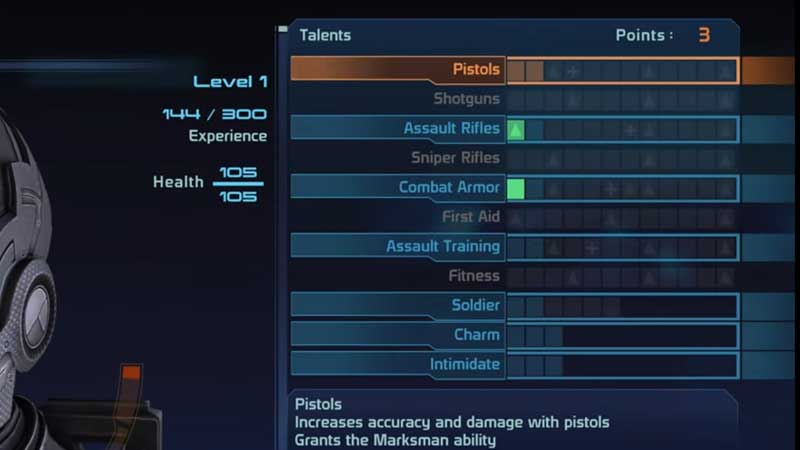Choose the Charm talent
The width and height of the screenshot is (800, 450).
click(x=476, y=335)
